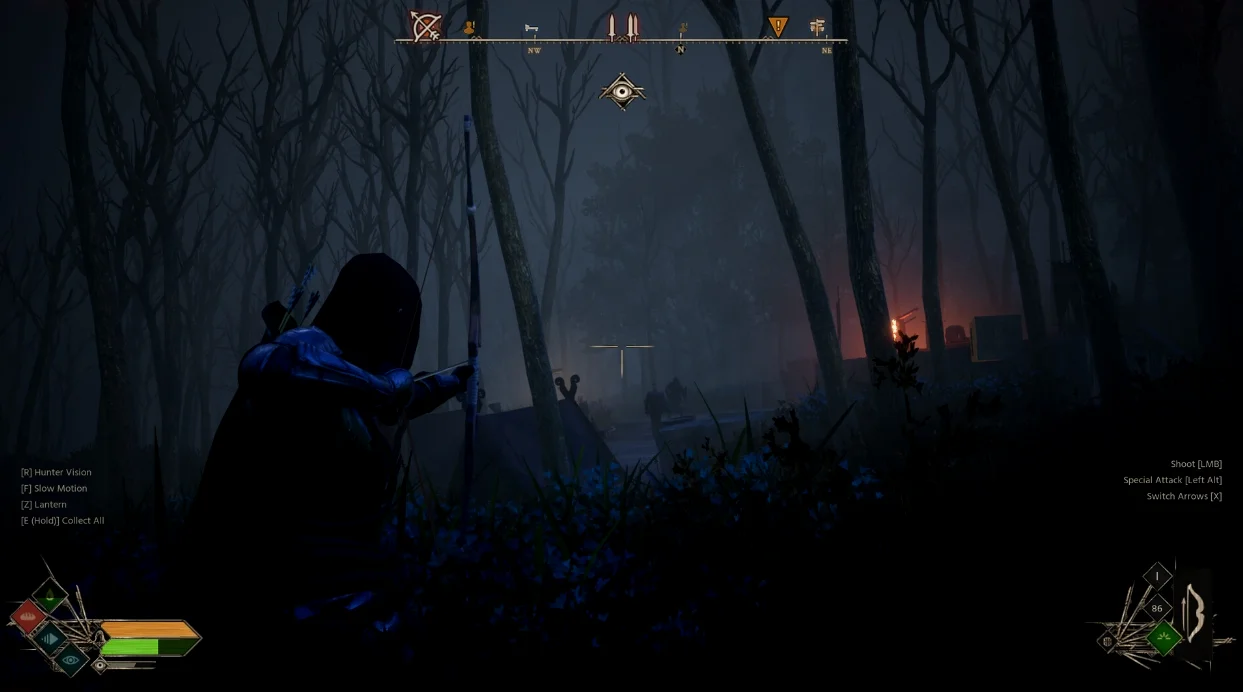Select the orange quest person compass marker
The width and height of the screenshot is (1243, 692).
(x=468, y=28)
